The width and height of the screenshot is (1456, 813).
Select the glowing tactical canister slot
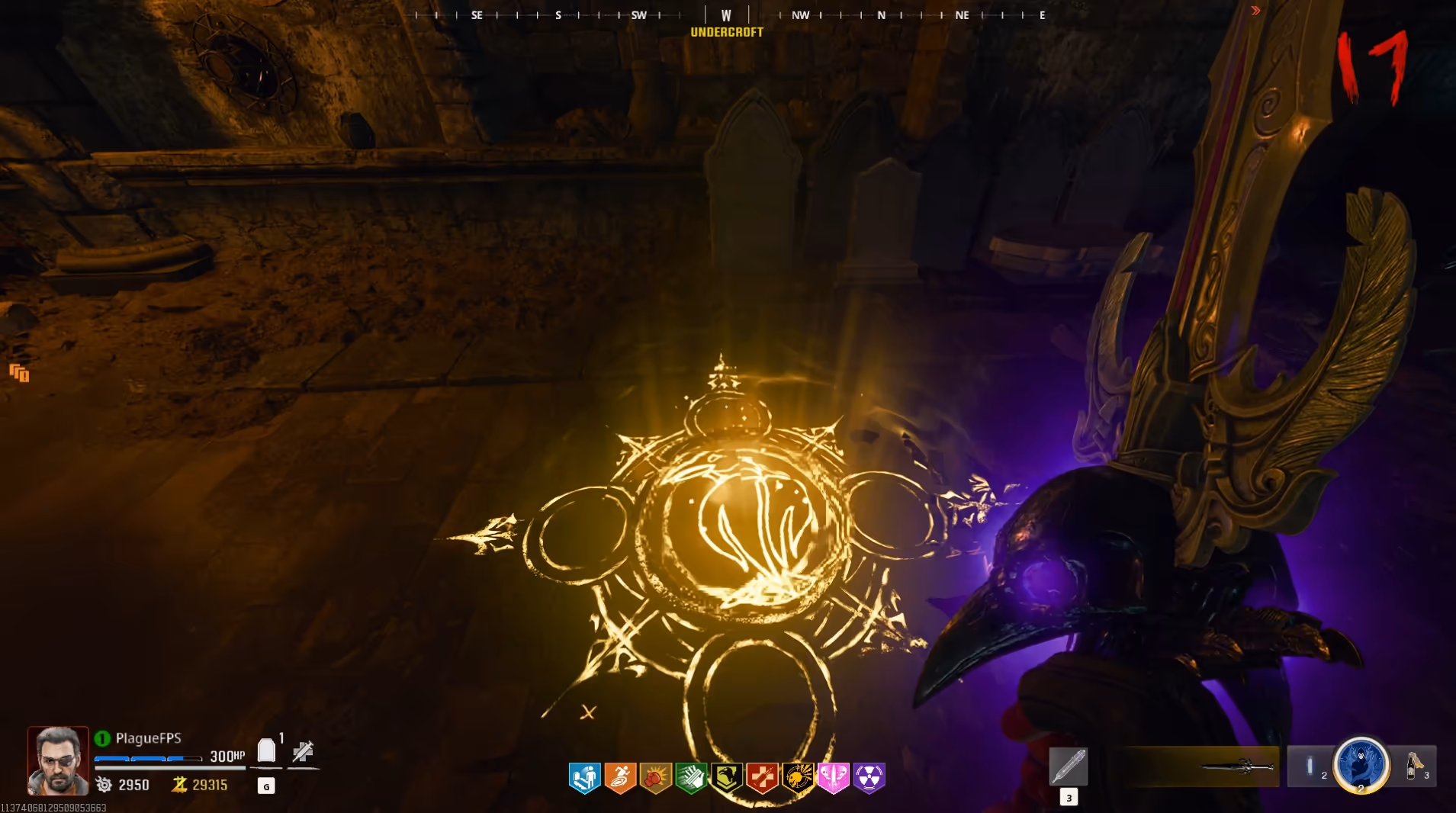coord(1310,765)
